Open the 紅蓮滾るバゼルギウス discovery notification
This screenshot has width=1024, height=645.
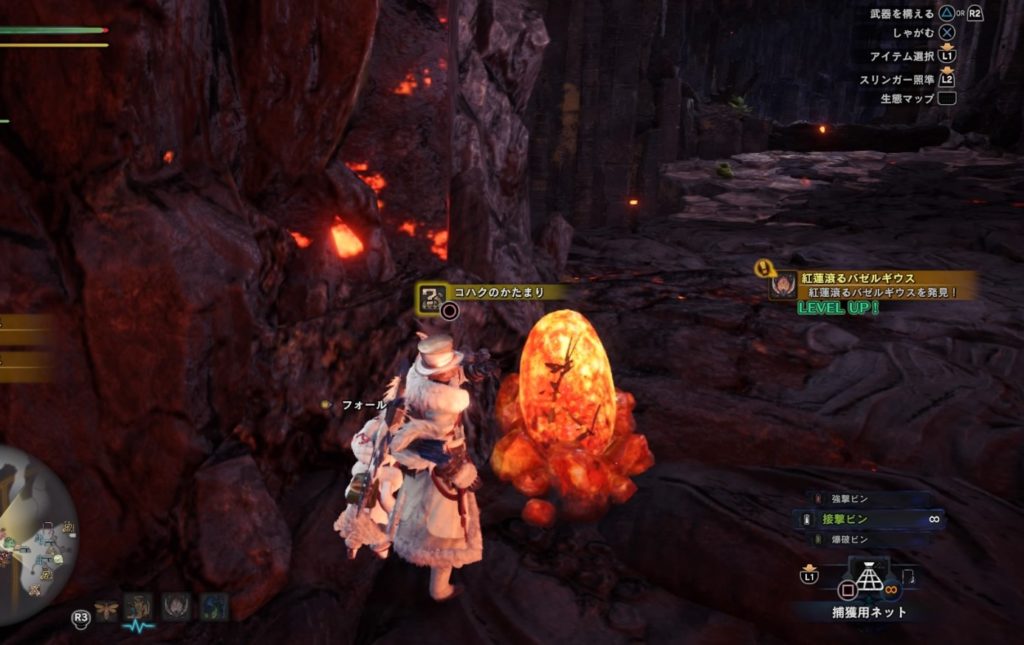tap(870, 284)
